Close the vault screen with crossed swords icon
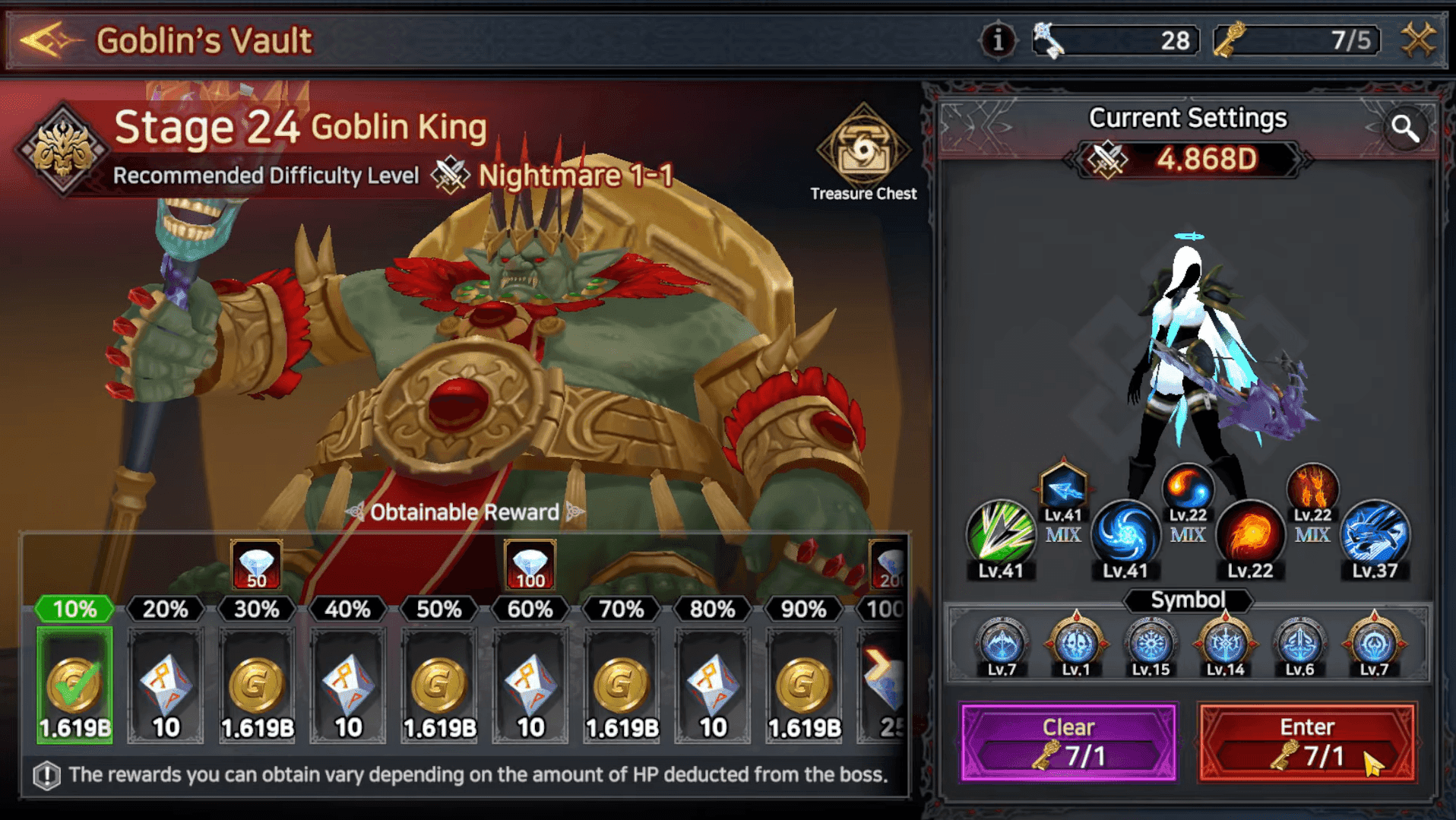This screenshot has height=820, width=1456. 1418,40
